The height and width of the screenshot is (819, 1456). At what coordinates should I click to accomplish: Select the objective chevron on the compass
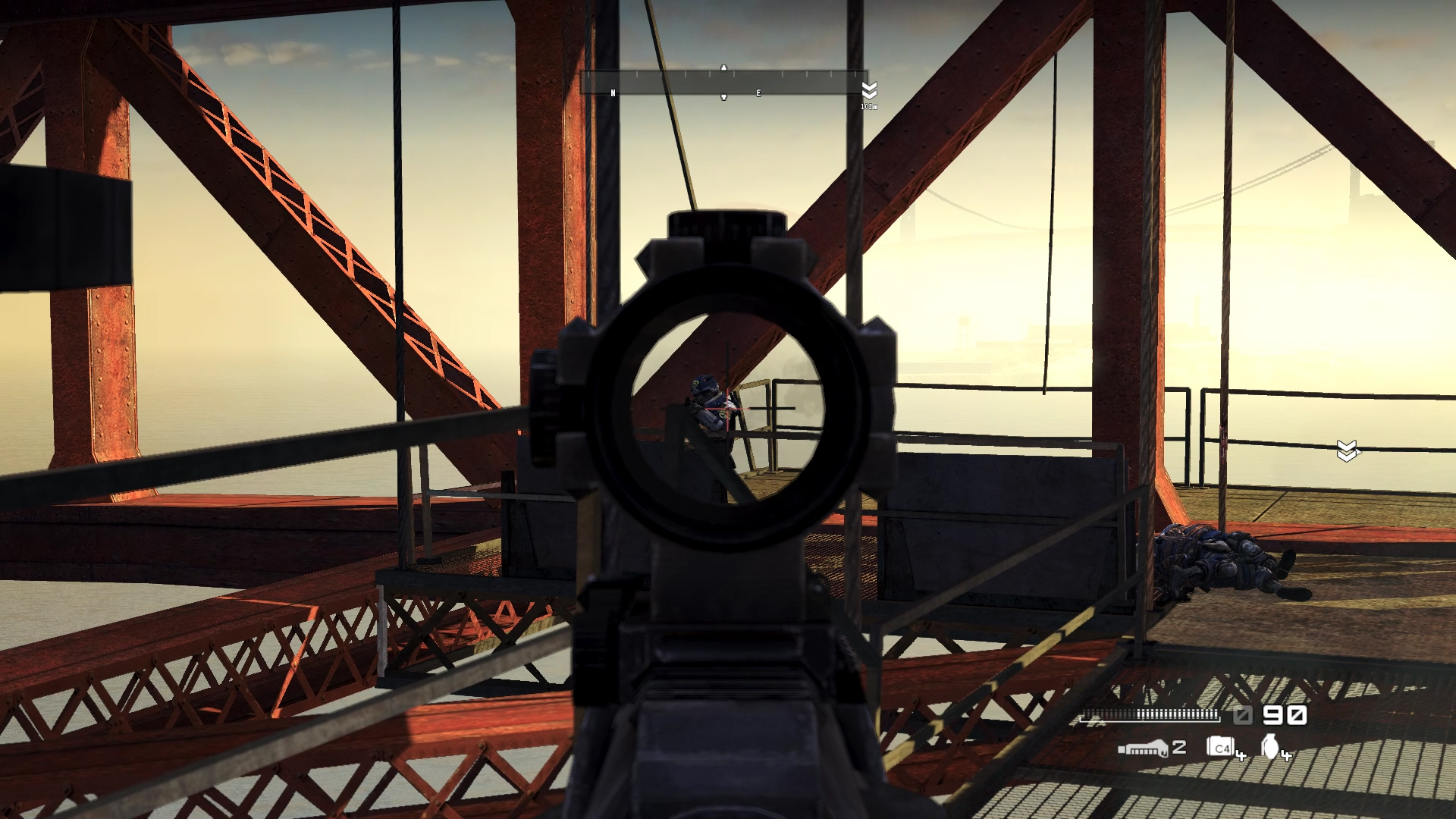[869, 90]
